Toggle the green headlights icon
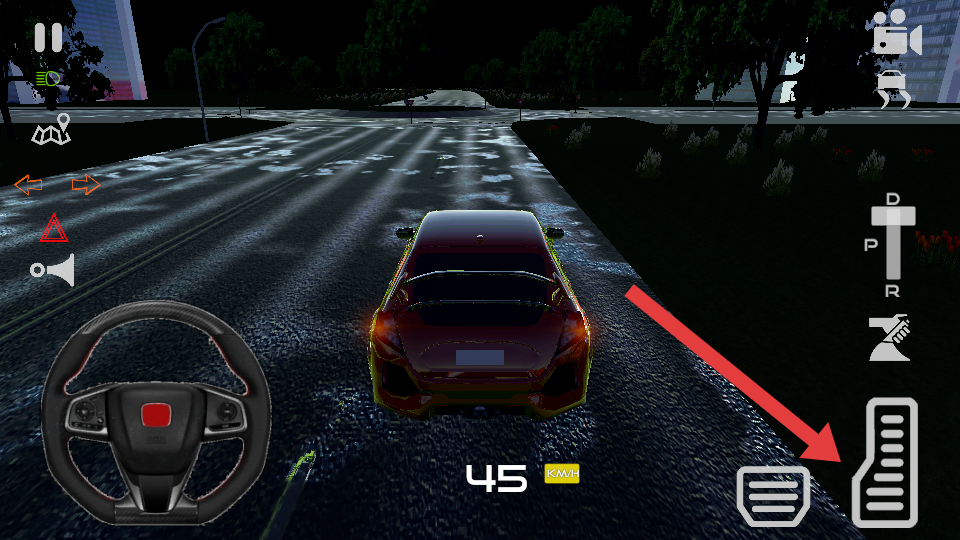 point(47,78)
